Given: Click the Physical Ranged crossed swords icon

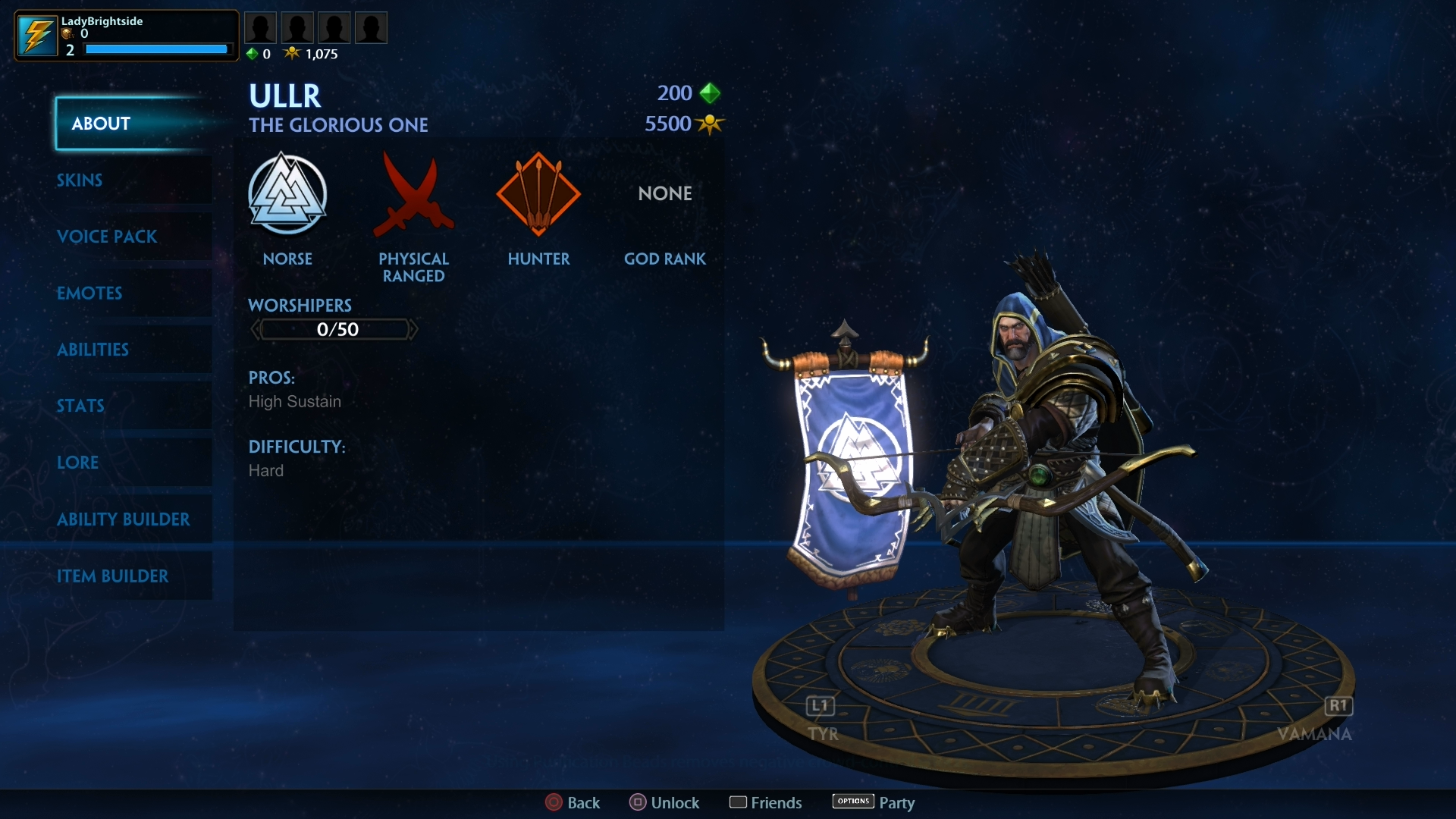Looking at the screenshot, I should (x=414, y=195).
